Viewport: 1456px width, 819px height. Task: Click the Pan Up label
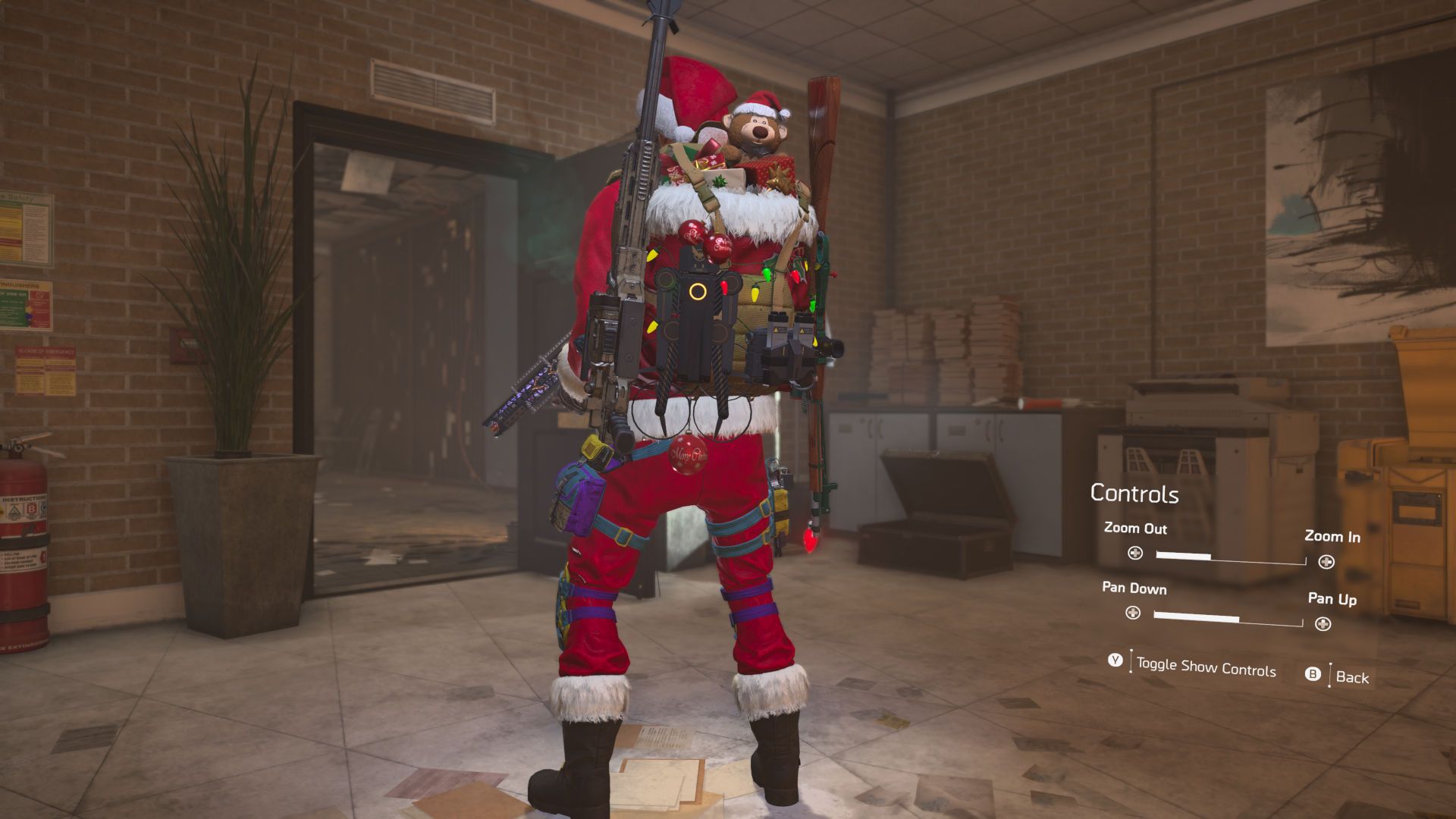[x=1332, y=599]
